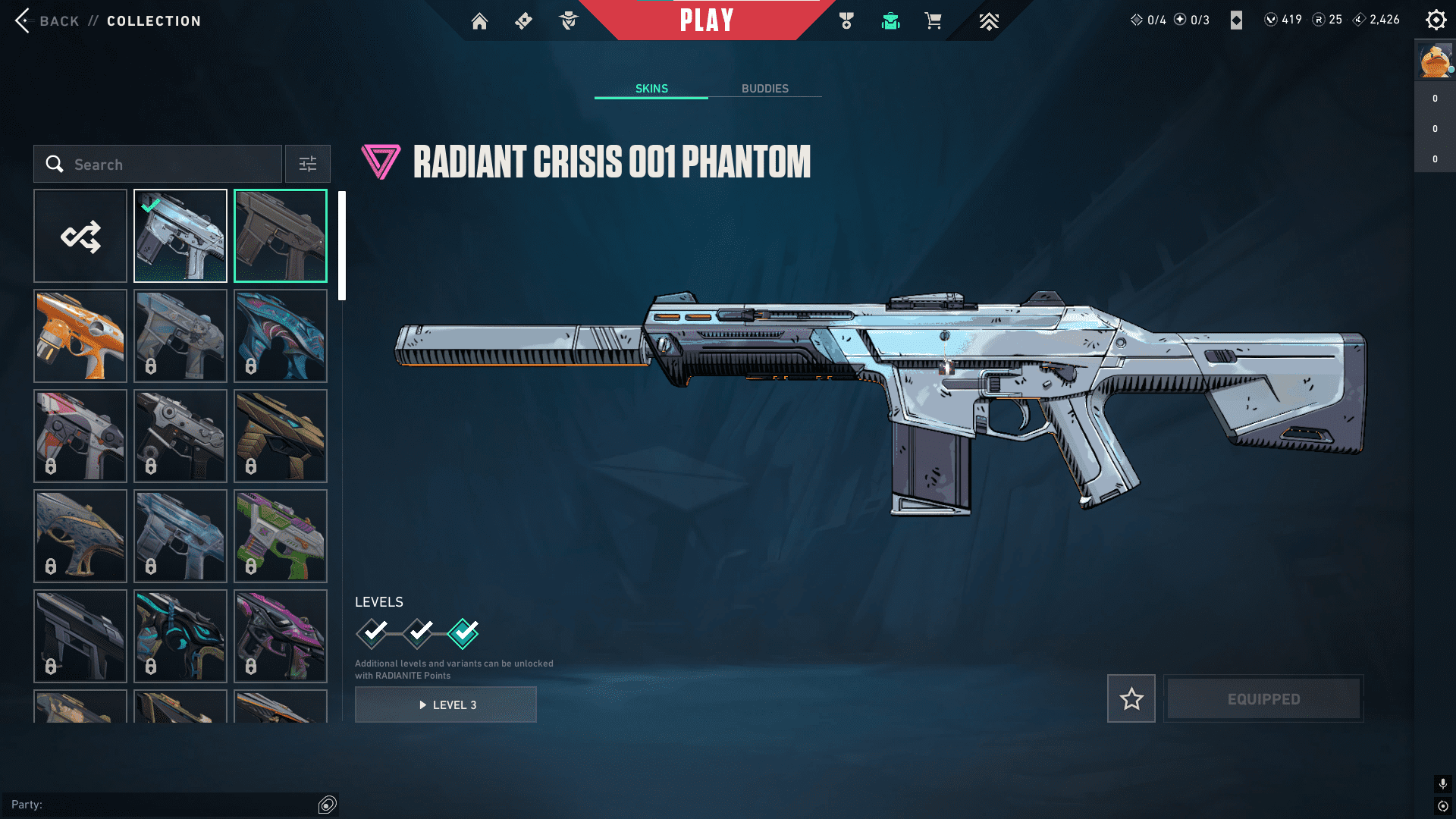Open the store cart icon
The width and height of the screenshot is (1456, 819).
(933, 21)
